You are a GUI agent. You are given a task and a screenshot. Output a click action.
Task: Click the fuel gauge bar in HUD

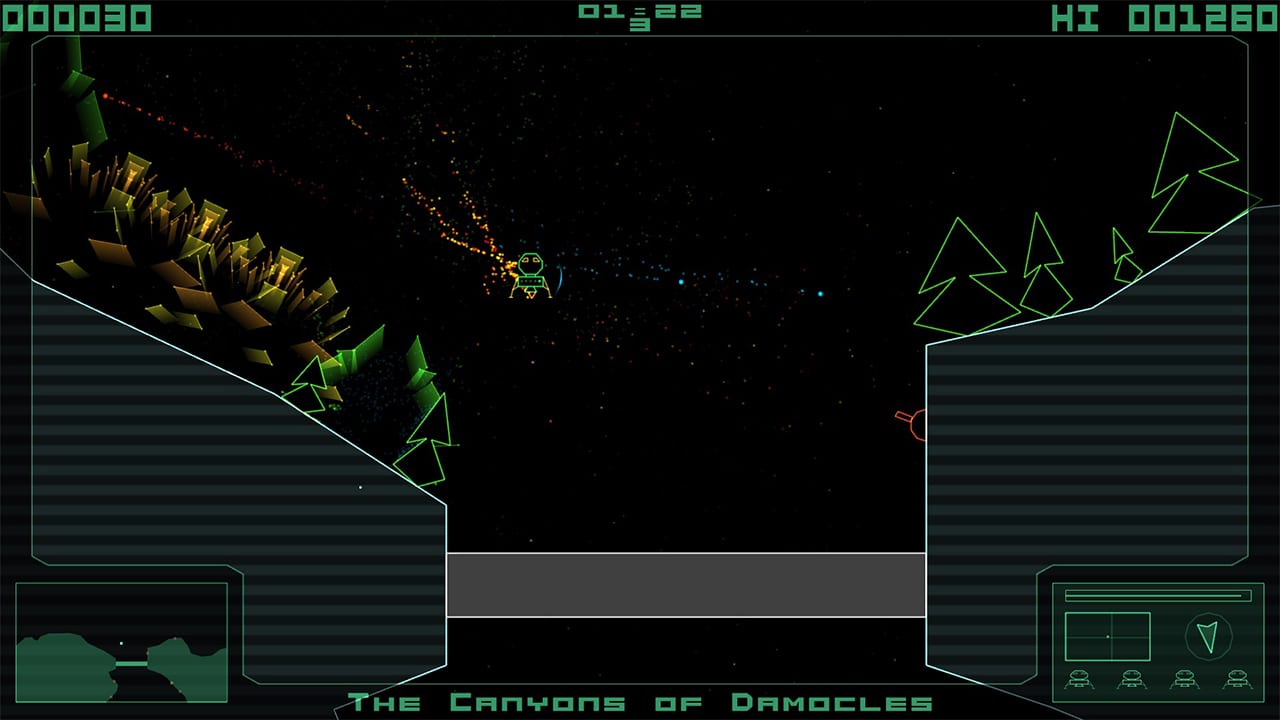click(x=1158, y=595)
